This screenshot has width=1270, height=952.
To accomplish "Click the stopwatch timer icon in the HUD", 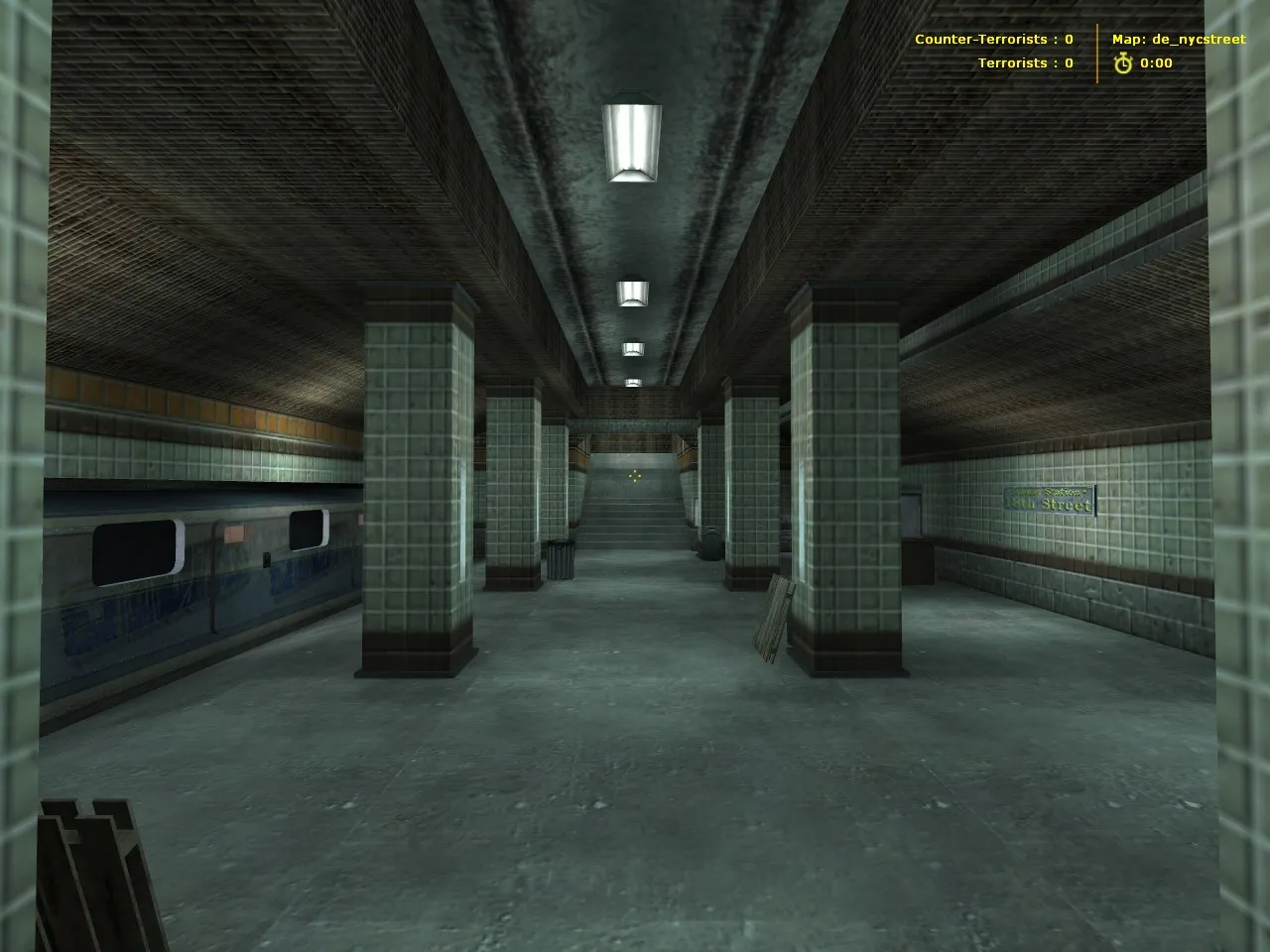I will coord(1121,62).
